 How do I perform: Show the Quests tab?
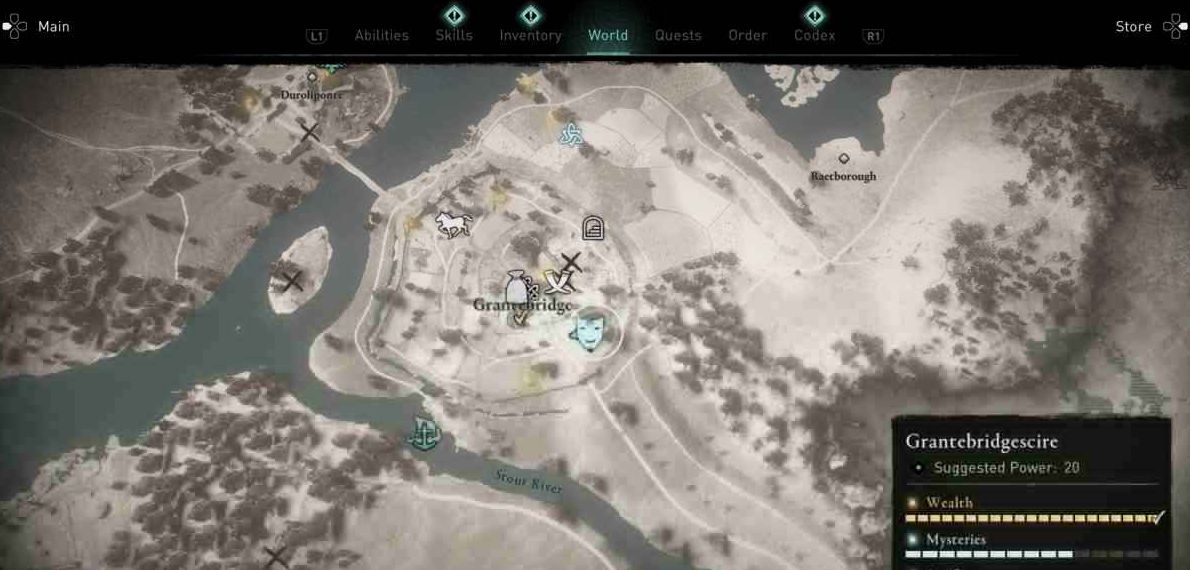coord(678,36)
